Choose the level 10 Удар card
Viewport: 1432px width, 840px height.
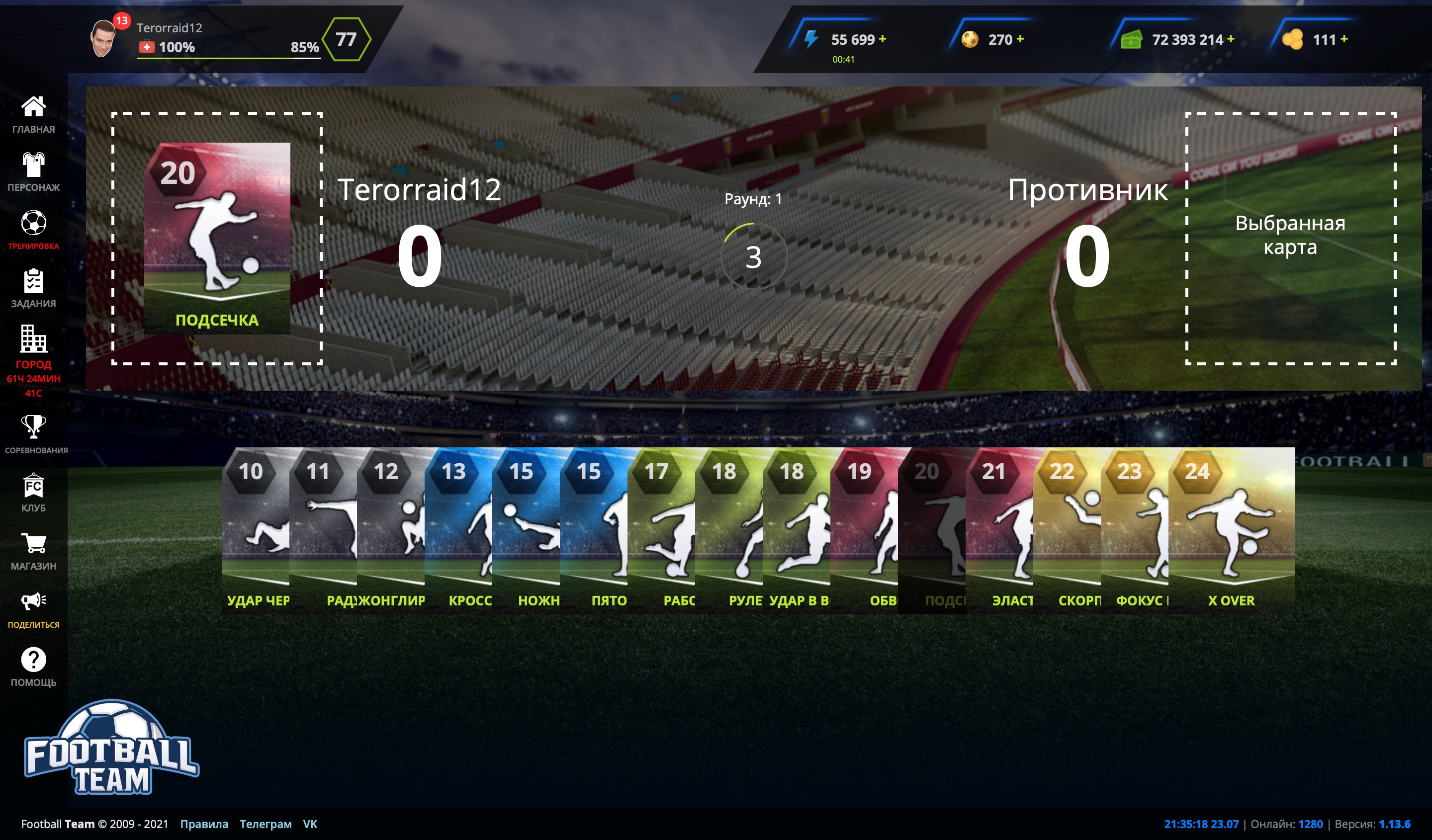click(x=255, y=529)
